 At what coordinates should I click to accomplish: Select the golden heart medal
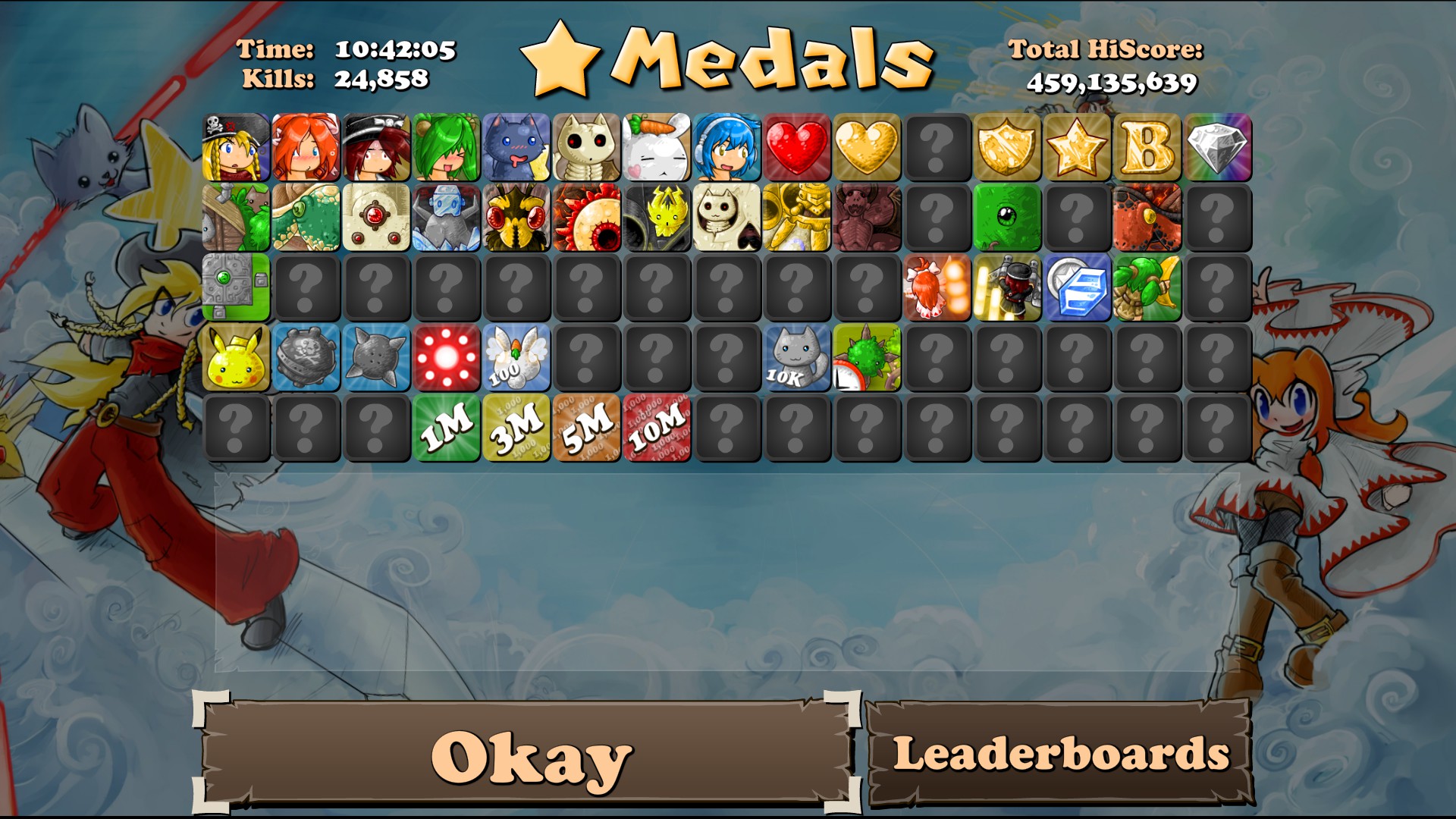866,147
